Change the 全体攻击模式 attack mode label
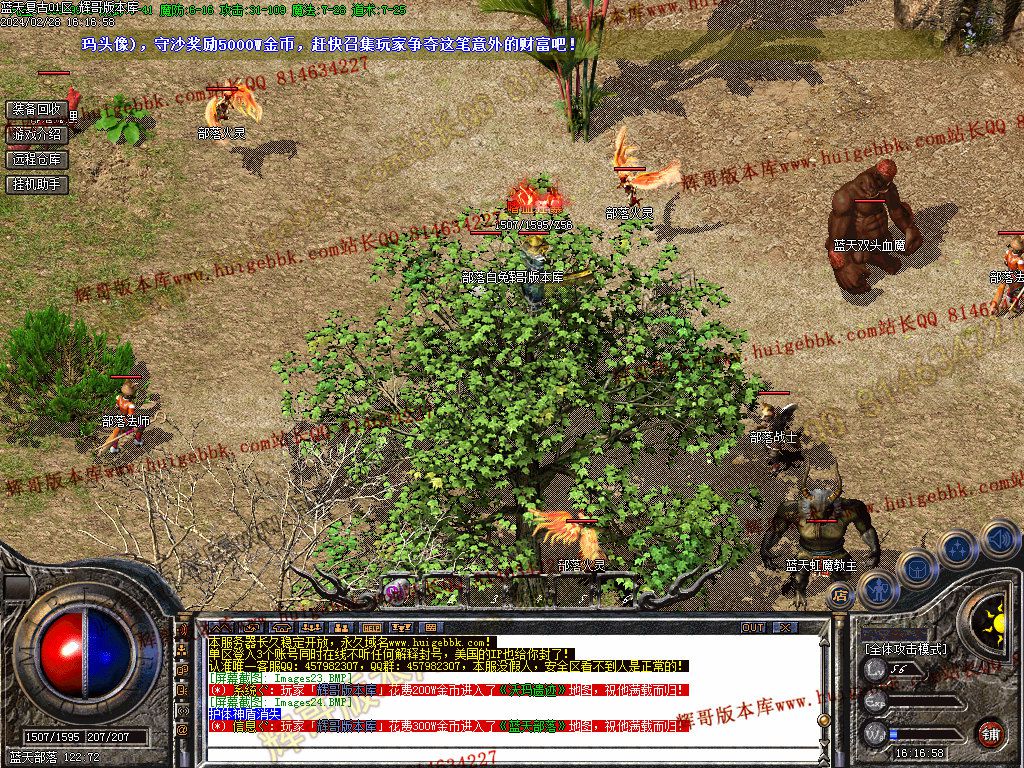This screenshot has width=1024, height=768. pos(906,649)
